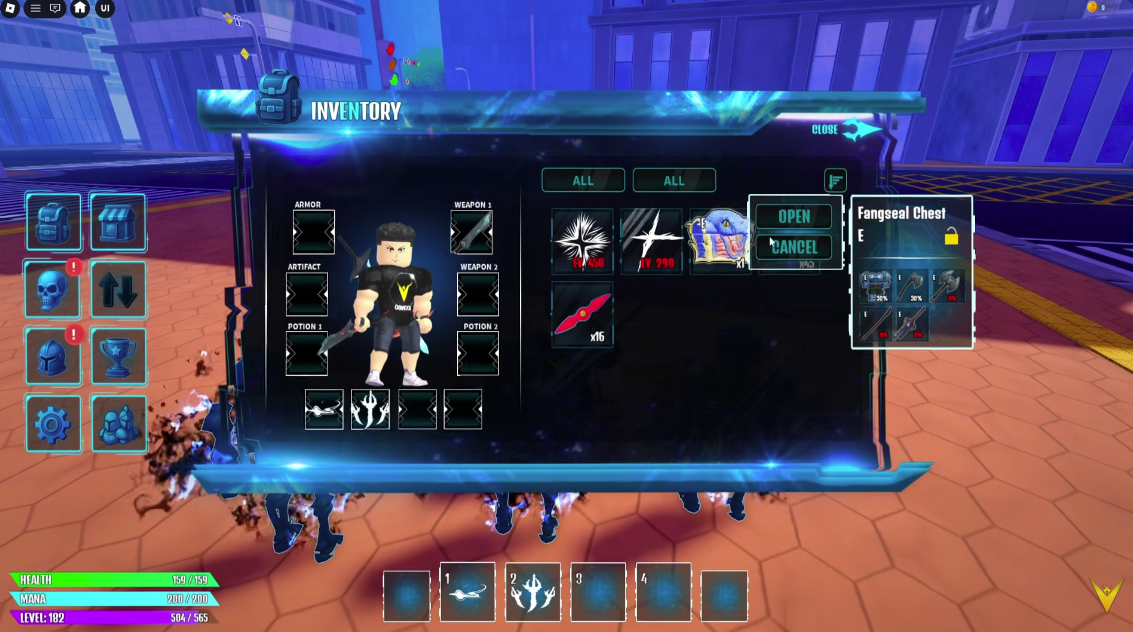Open the trophy achievements button

118,357
